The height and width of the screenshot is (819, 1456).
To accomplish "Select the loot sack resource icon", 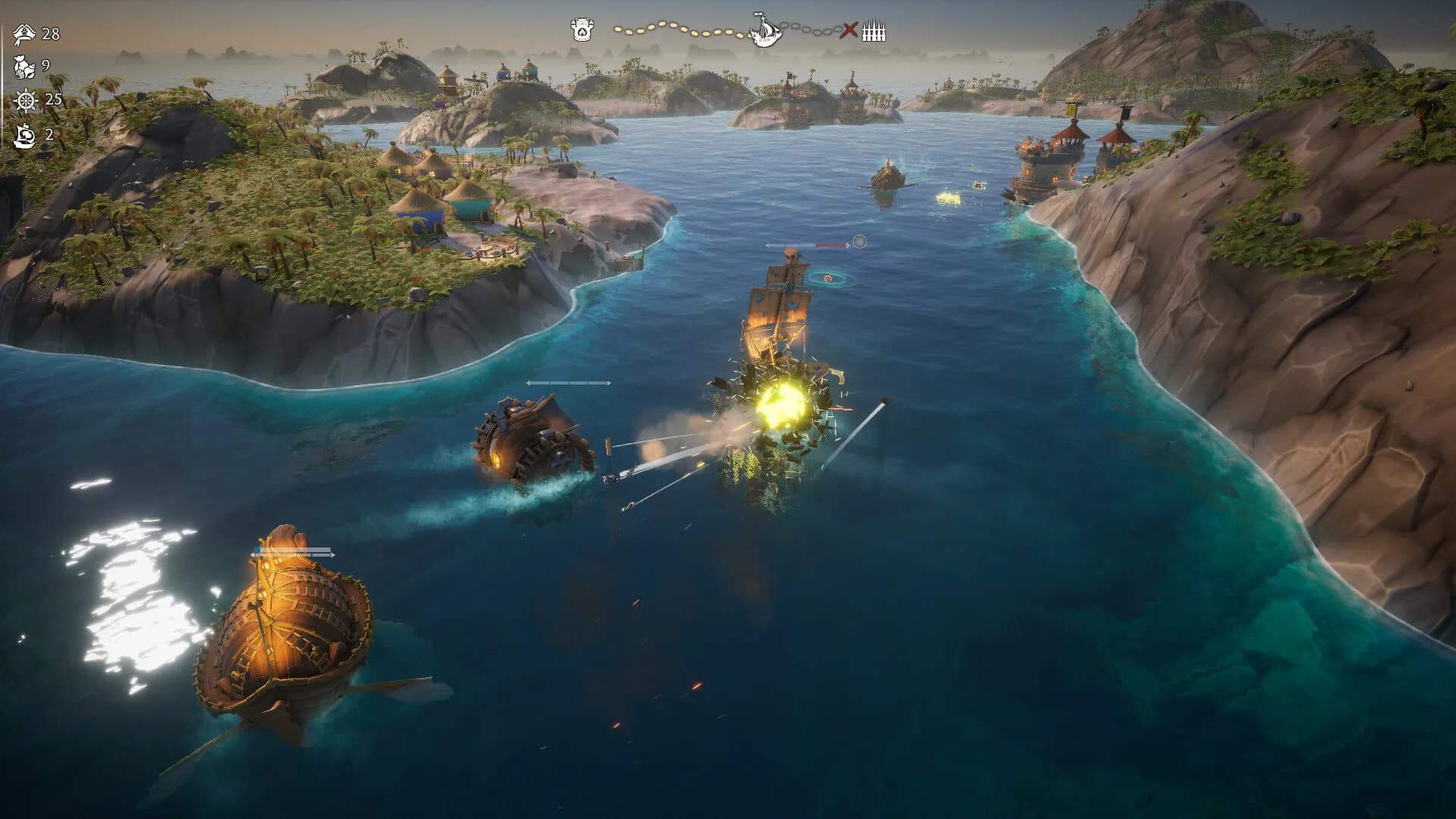I will [x=24, y=67].
